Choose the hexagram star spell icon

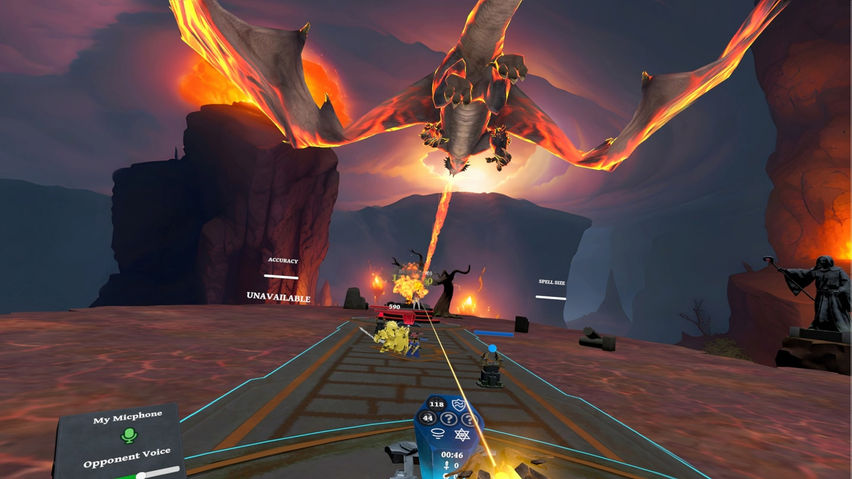point(462,435)
